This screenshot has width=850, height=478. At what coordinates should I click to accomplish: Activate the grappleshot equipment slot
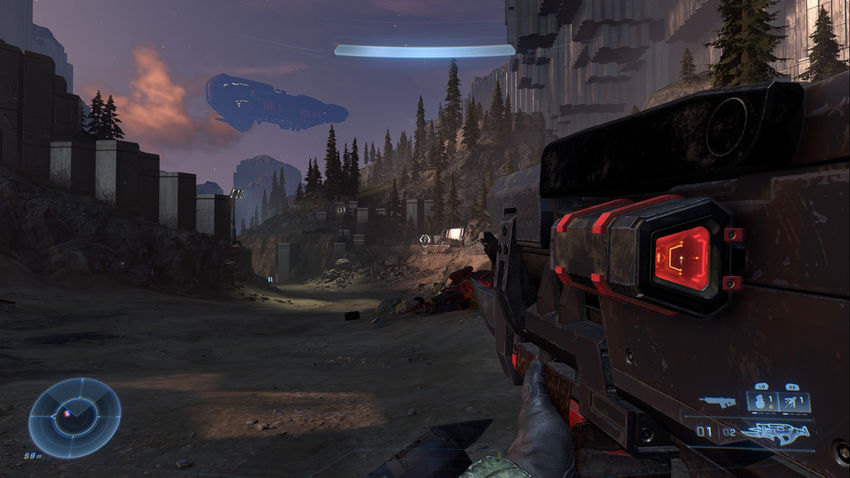pyautogui.click(x=795, y=402)
